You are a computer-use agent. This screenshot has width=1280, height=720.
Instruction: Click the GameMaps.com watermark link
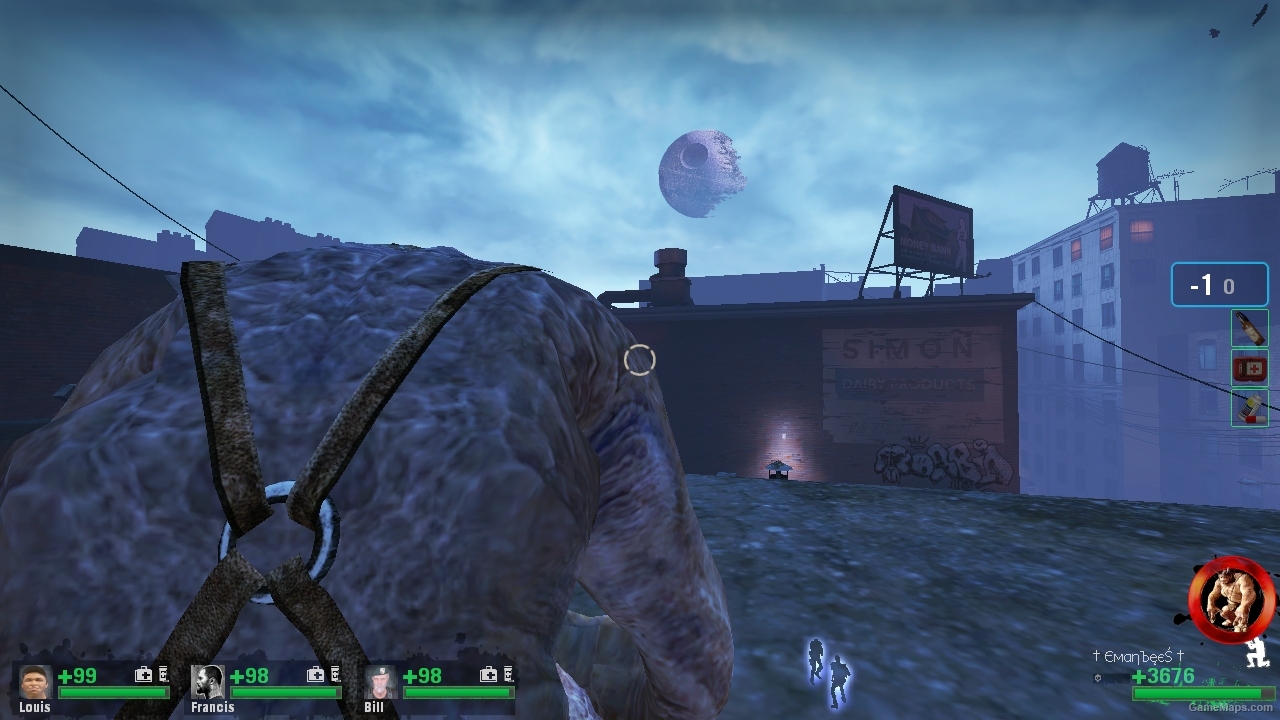[x=1228, y=706]
